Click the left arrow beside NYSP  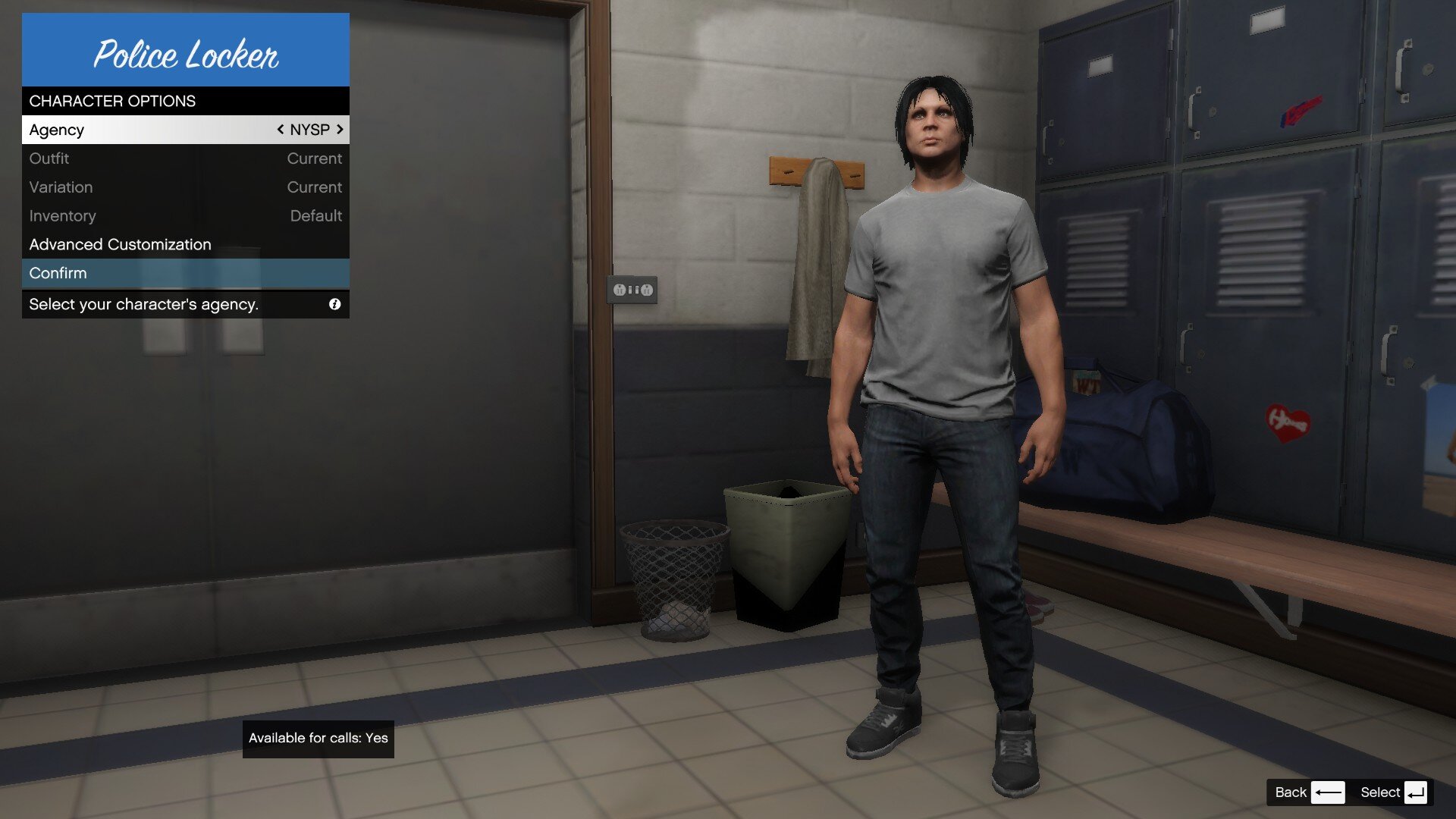pyautogui.click(x=281, y=130)
